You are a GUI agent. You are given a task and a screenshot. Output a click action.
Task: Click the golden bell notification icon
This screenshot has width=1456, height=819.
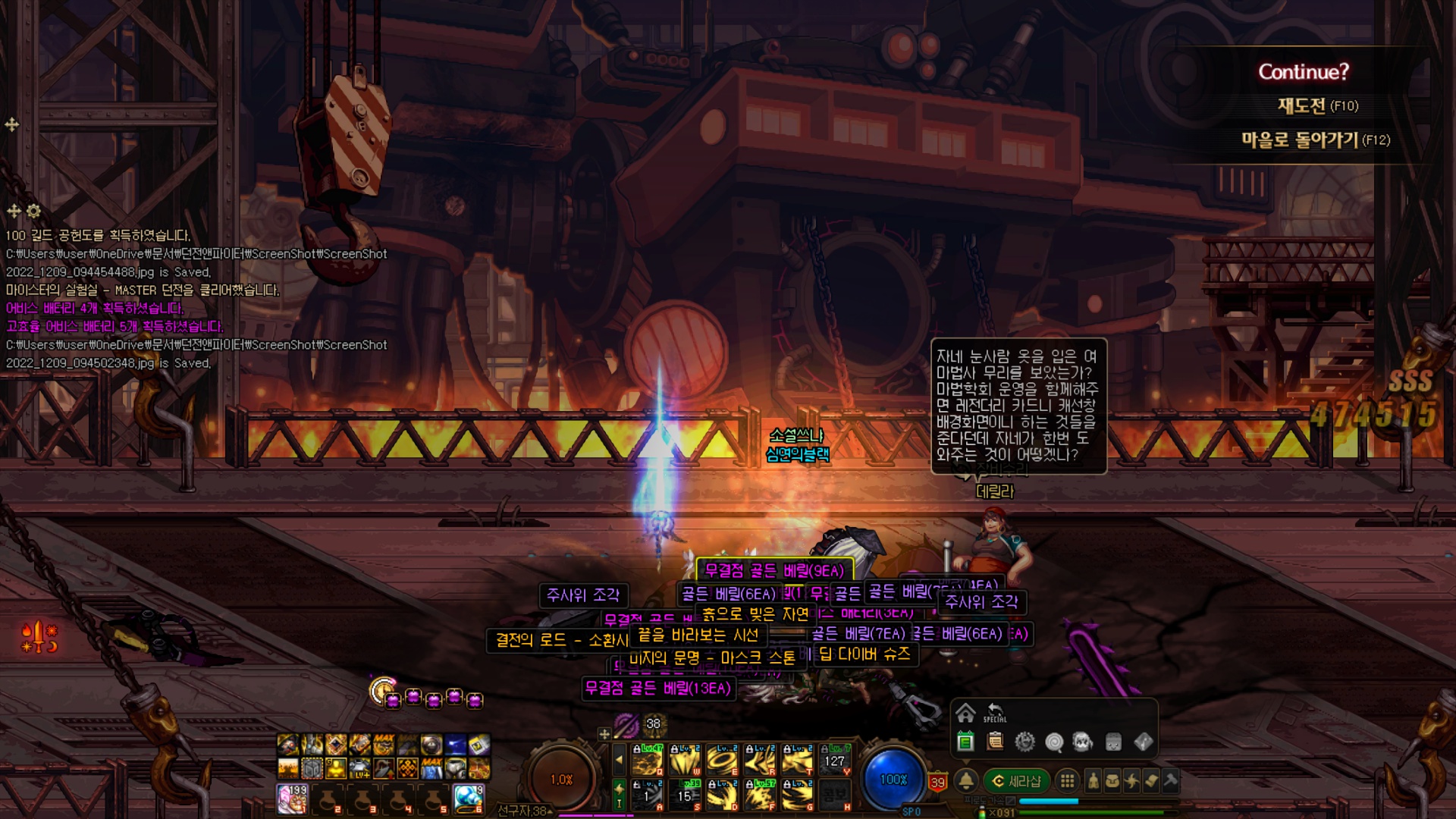tap(966, 780)
